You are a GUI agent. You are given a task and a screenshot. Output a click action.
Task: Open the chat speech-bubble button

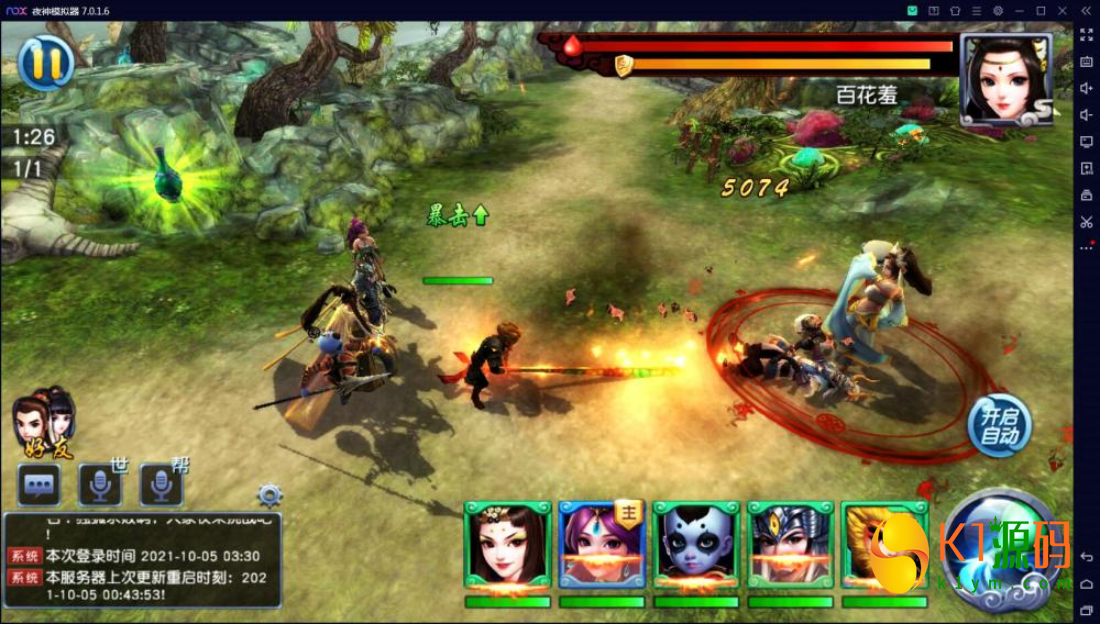(x=40, y=485)
